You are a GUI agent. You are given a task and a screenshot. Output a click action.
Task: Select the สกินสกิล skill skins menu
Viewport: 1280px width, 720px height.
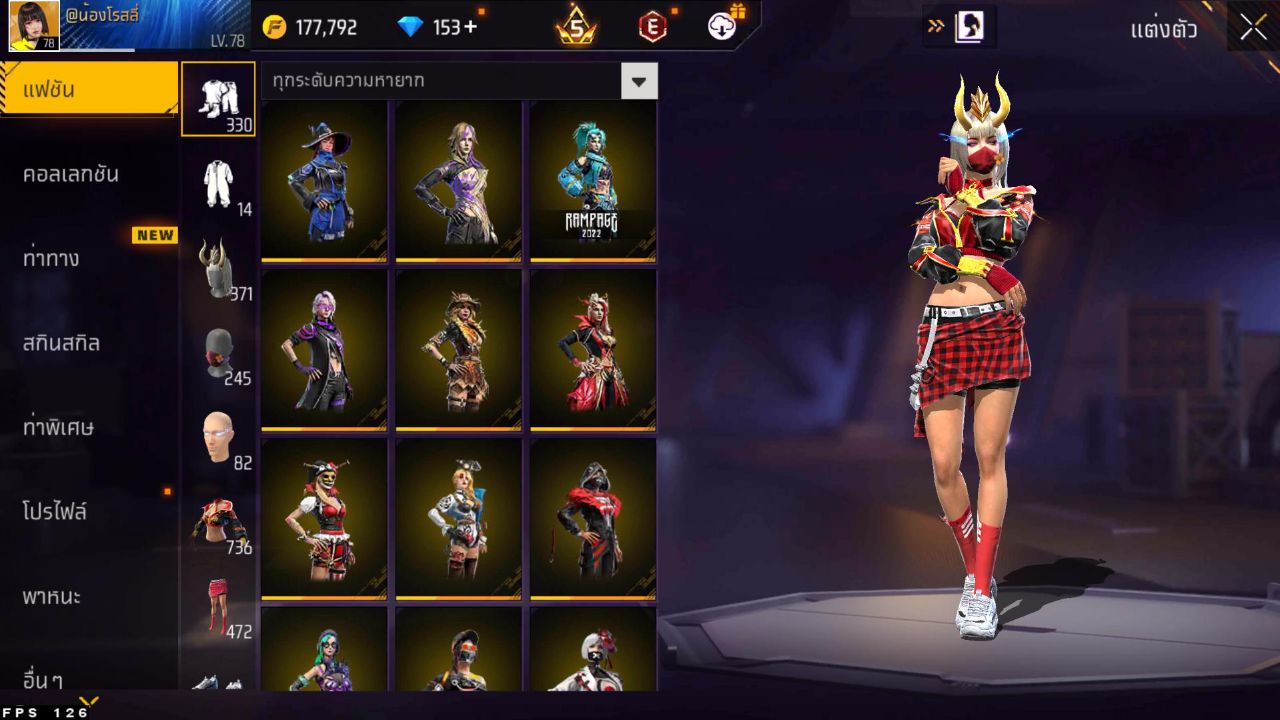(x=62, y=343)
